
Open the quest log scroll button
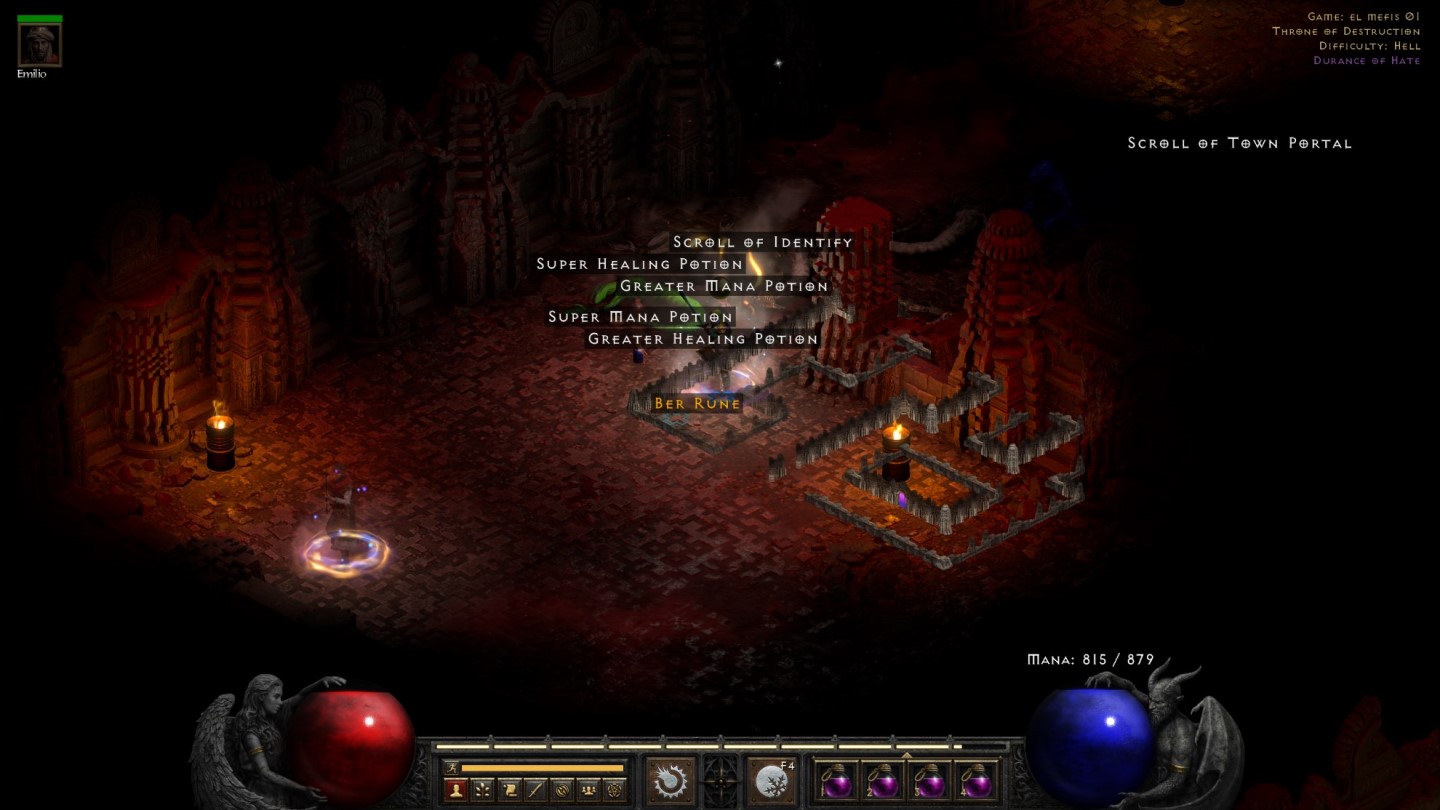click(x=509, y=789)
